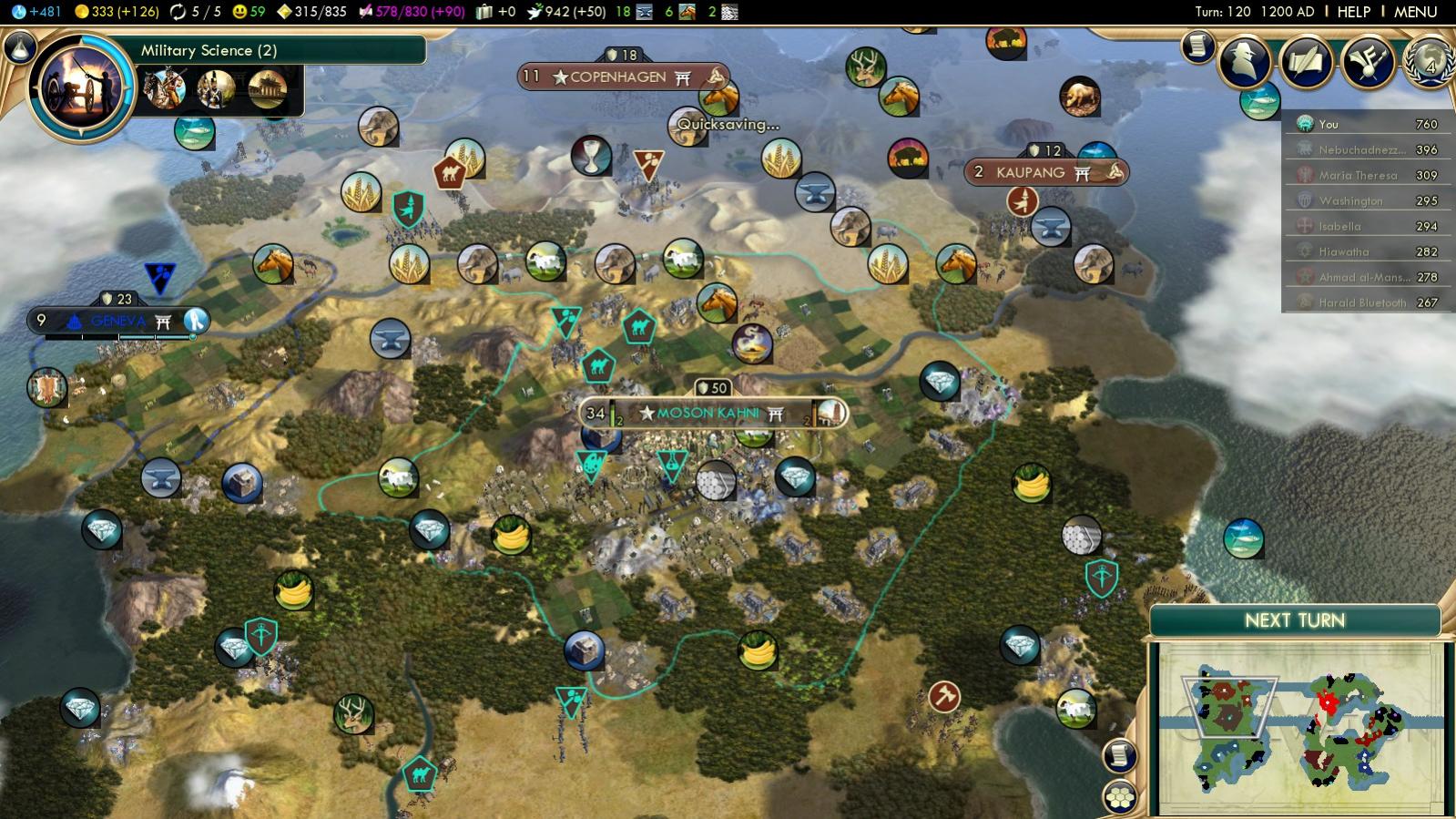Click the NEXT TURN button
The width and height of the screenshot is (1456, 819).
pos(1294,620)
